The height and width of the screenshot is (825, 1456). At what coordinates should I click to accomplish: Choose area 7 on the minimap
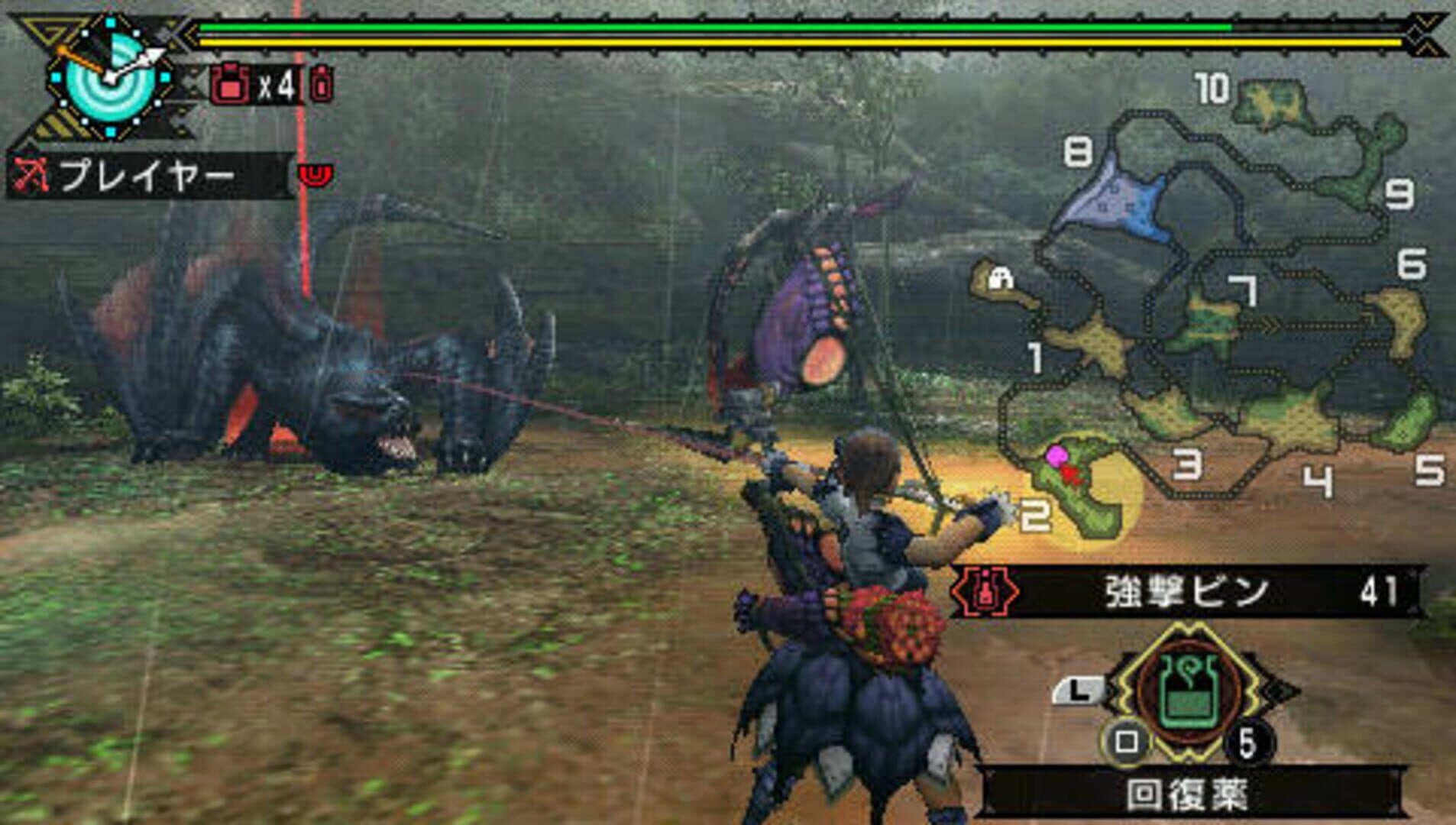coord(1211,321)
